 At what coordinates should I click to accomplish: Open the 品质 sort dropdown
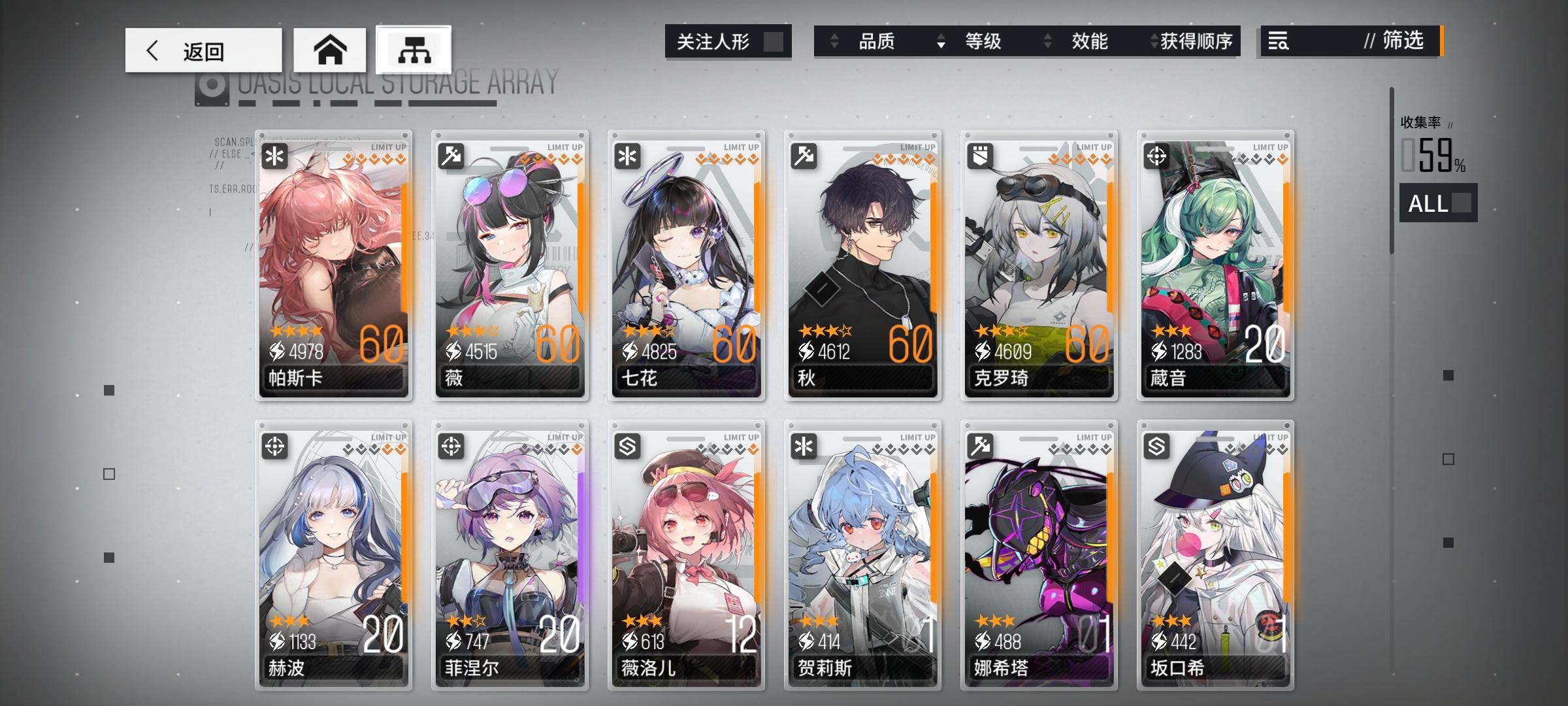click(877, 41)
